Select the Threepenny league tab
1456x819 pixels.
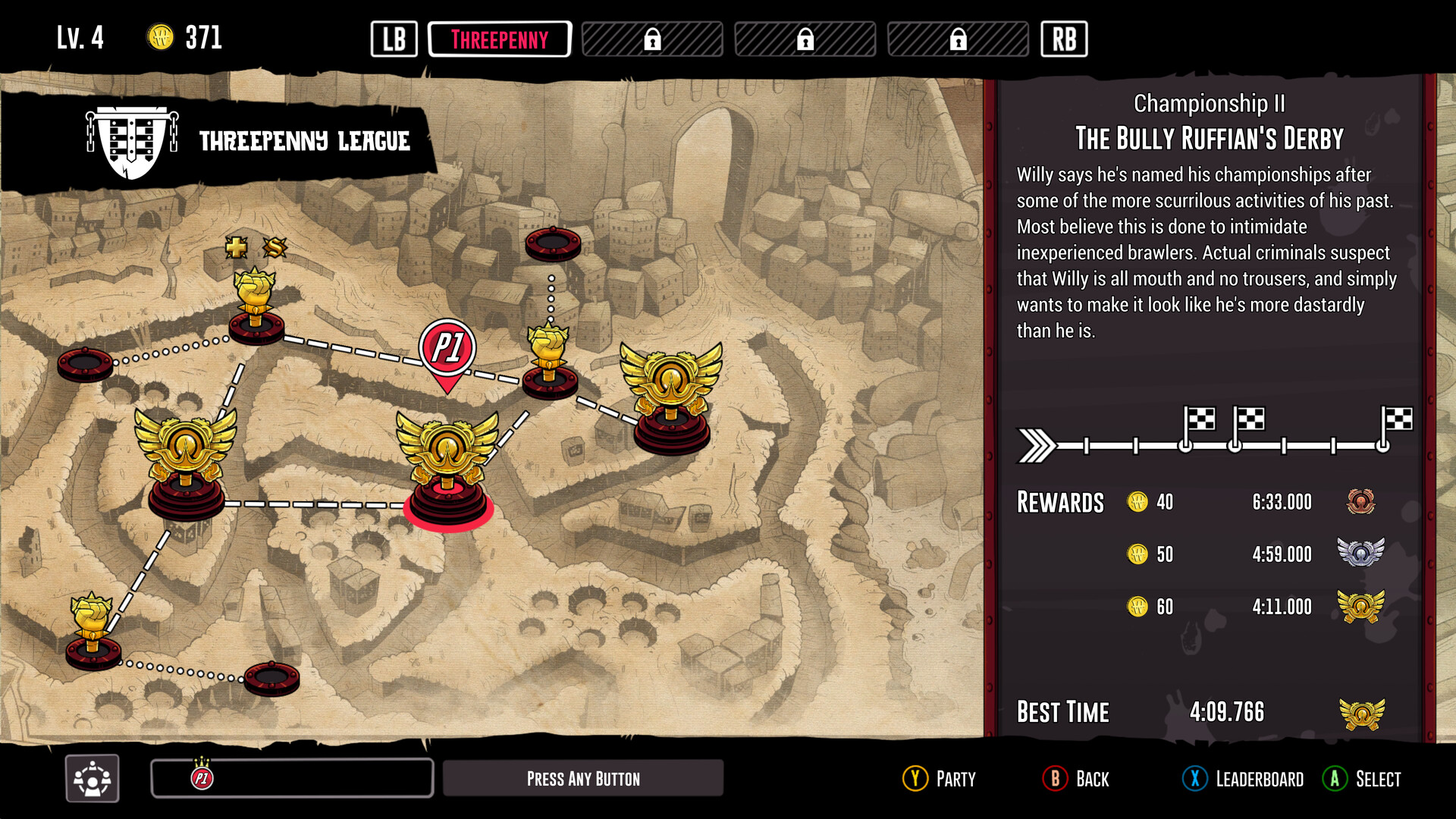[499, 39]
